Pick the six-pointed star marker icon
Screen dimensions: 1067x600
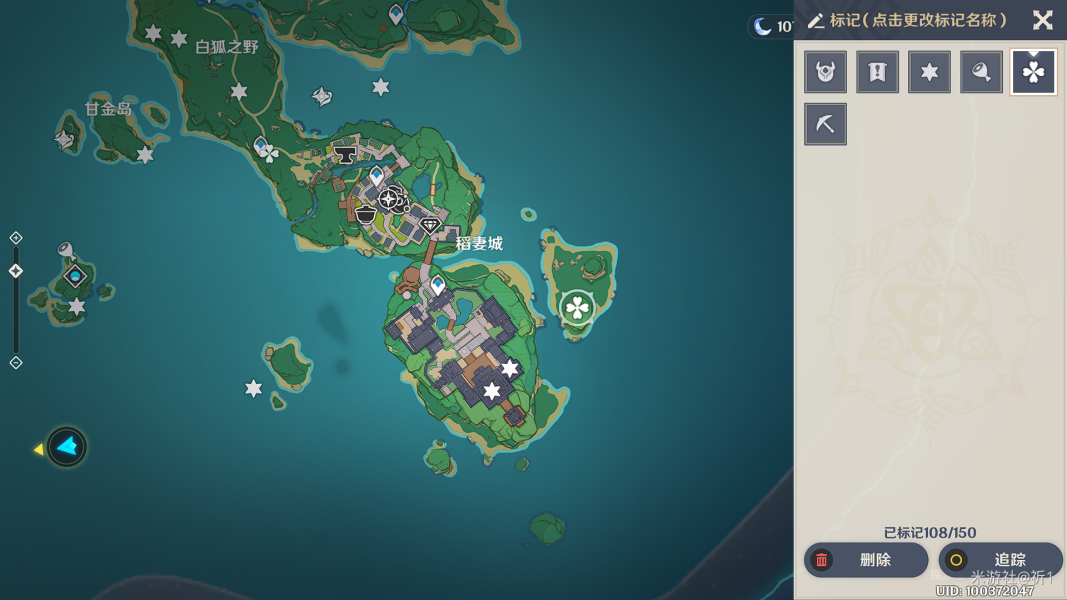coord(929,72)
